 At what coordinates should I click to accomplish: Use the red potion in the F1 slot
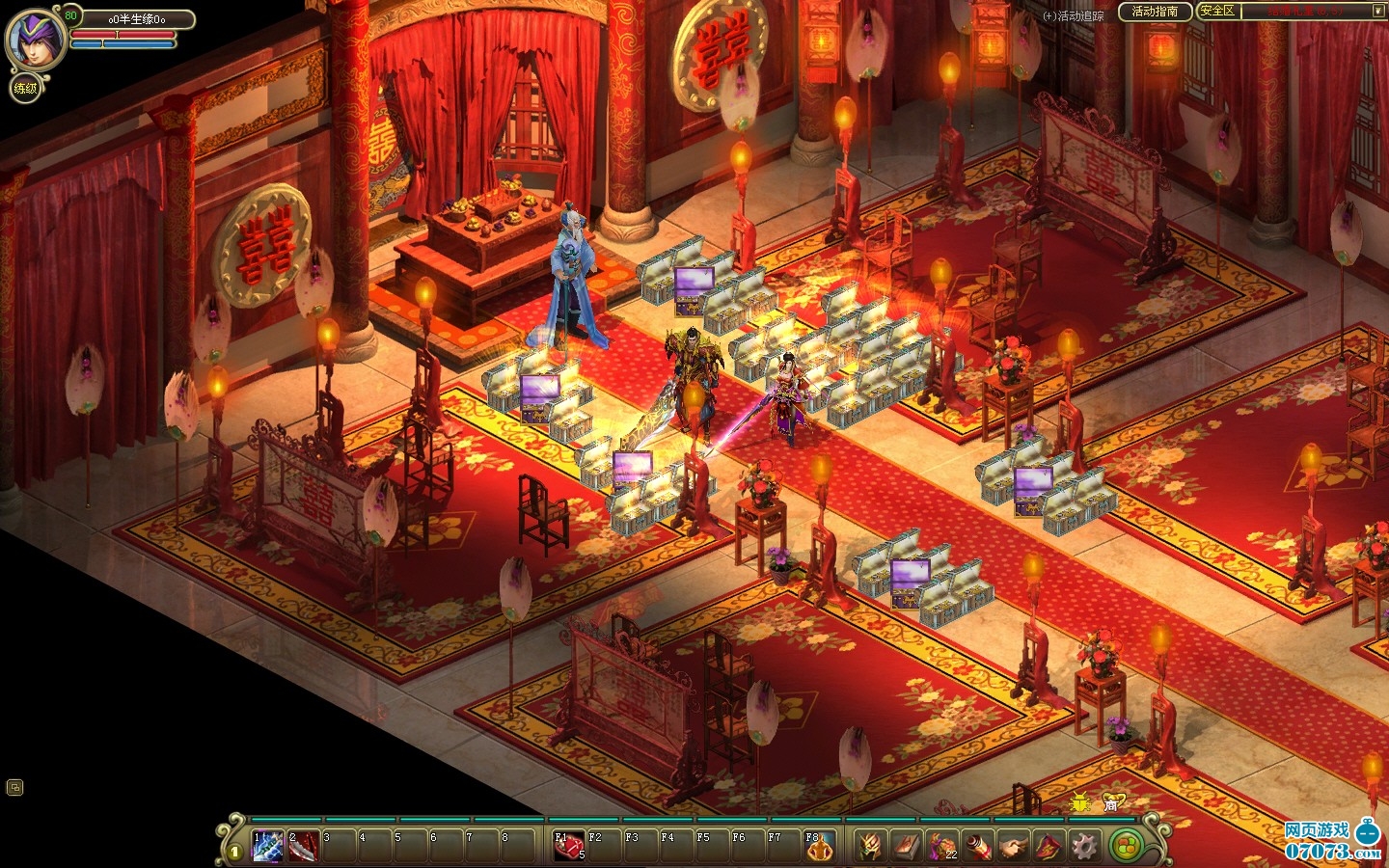click(569, 846)
